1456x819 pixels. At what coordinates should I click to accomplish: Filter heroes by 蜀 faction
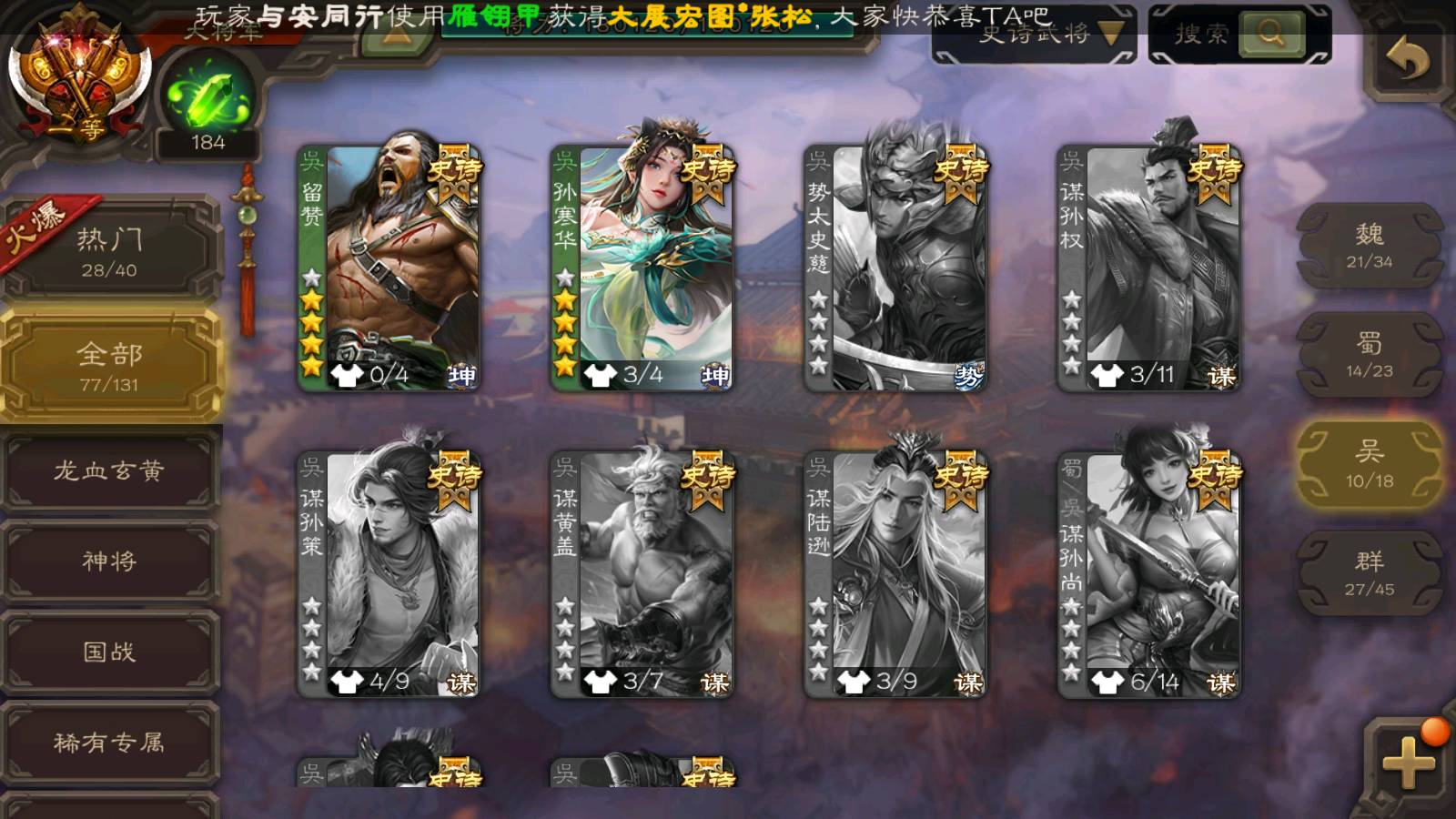click(1369, 355)
